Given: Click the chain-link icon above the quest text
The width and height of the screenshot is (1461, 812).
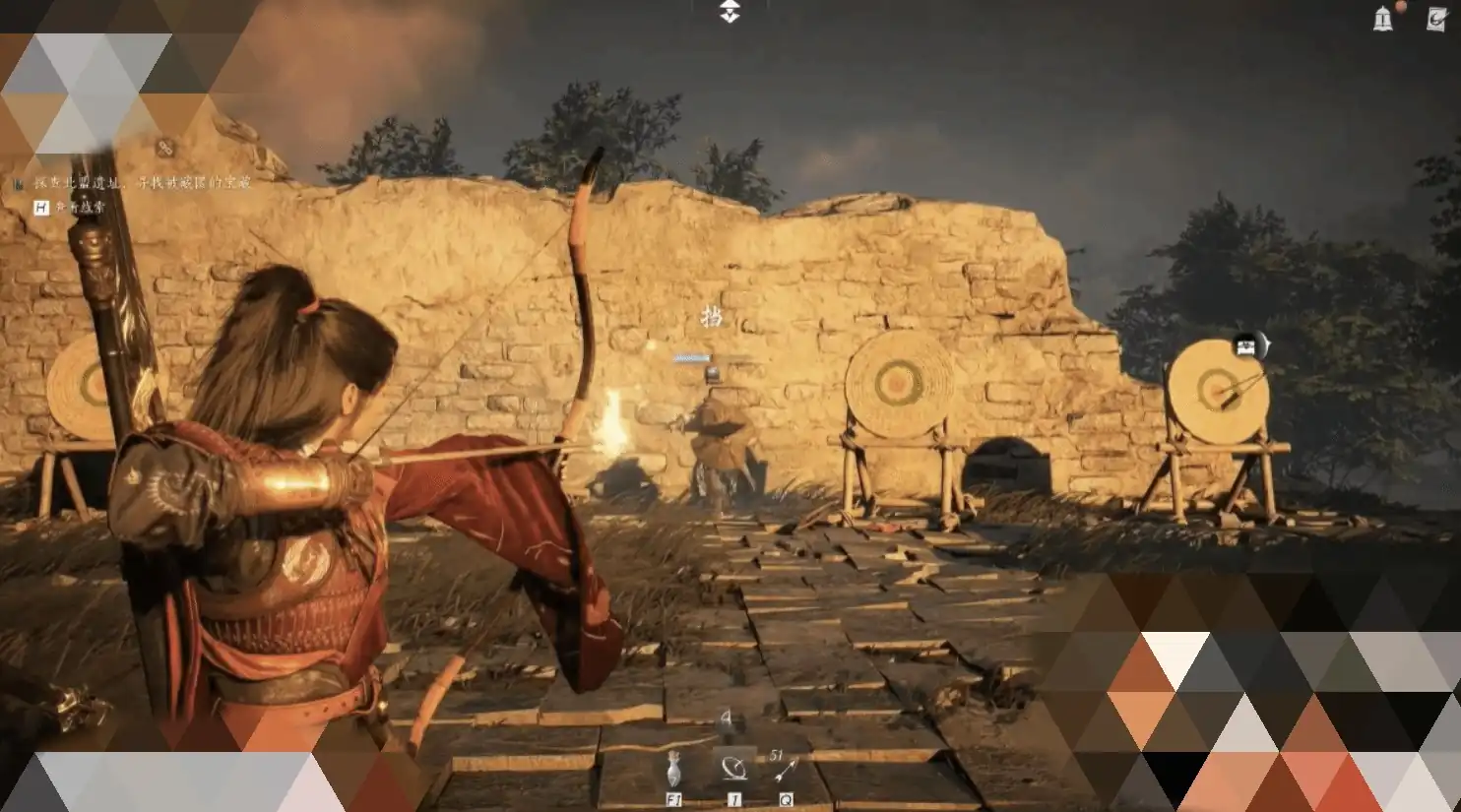Looking at the screenshot, I should click(165, 148).
